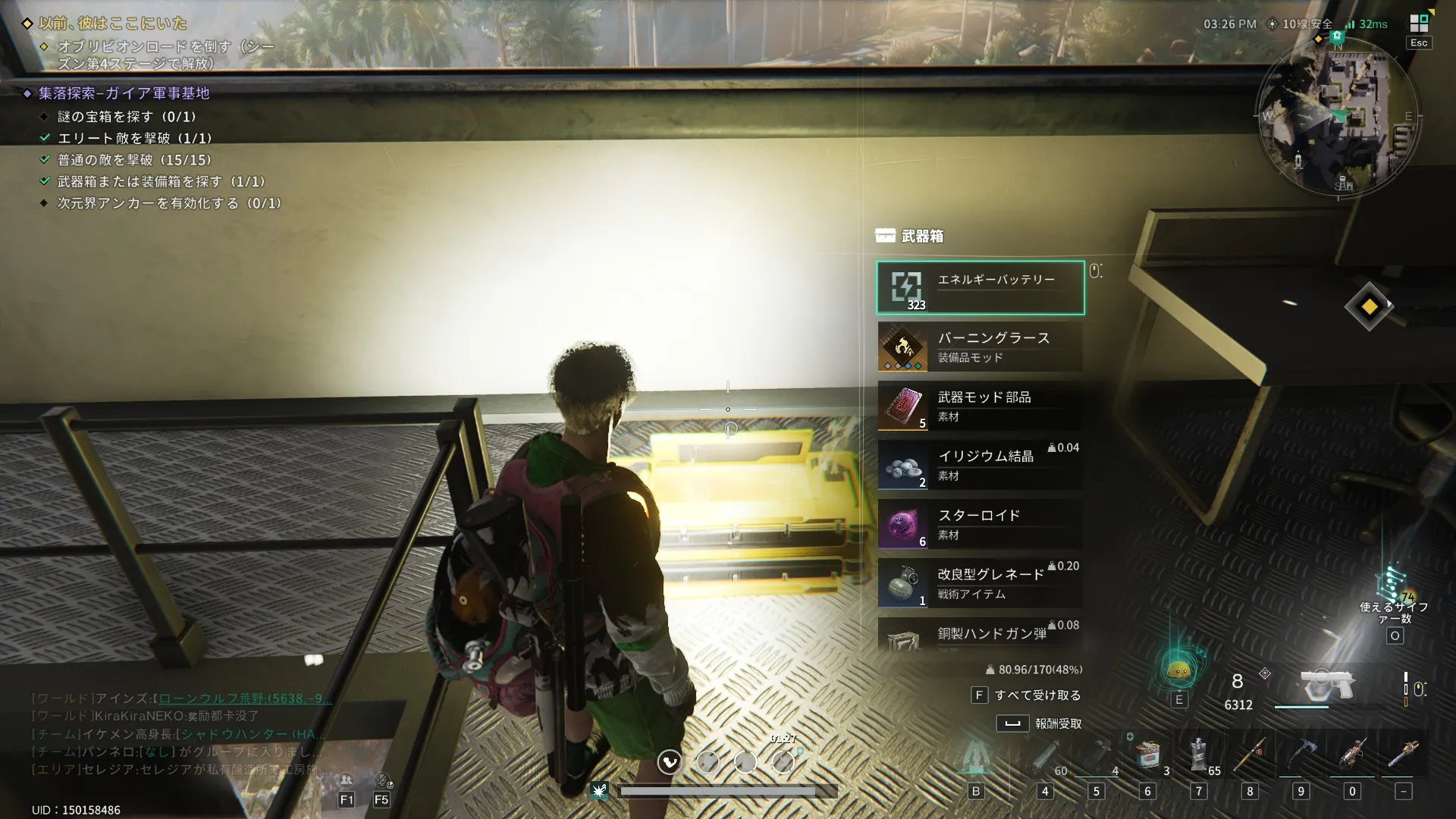The image size is (1456, 819).
Task: Loot the スターロイド material
Action: 980,524
